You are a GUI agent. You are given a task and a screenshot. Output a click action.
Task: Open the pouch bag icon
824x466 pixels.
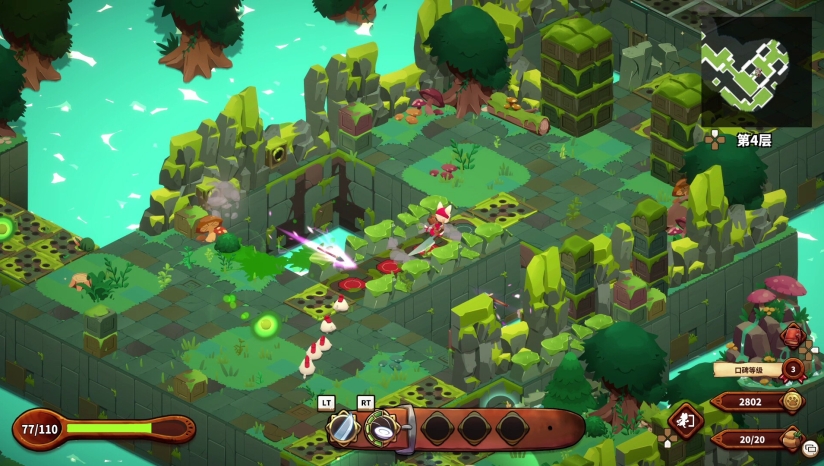pyautogui.click(x=792, y=437)
